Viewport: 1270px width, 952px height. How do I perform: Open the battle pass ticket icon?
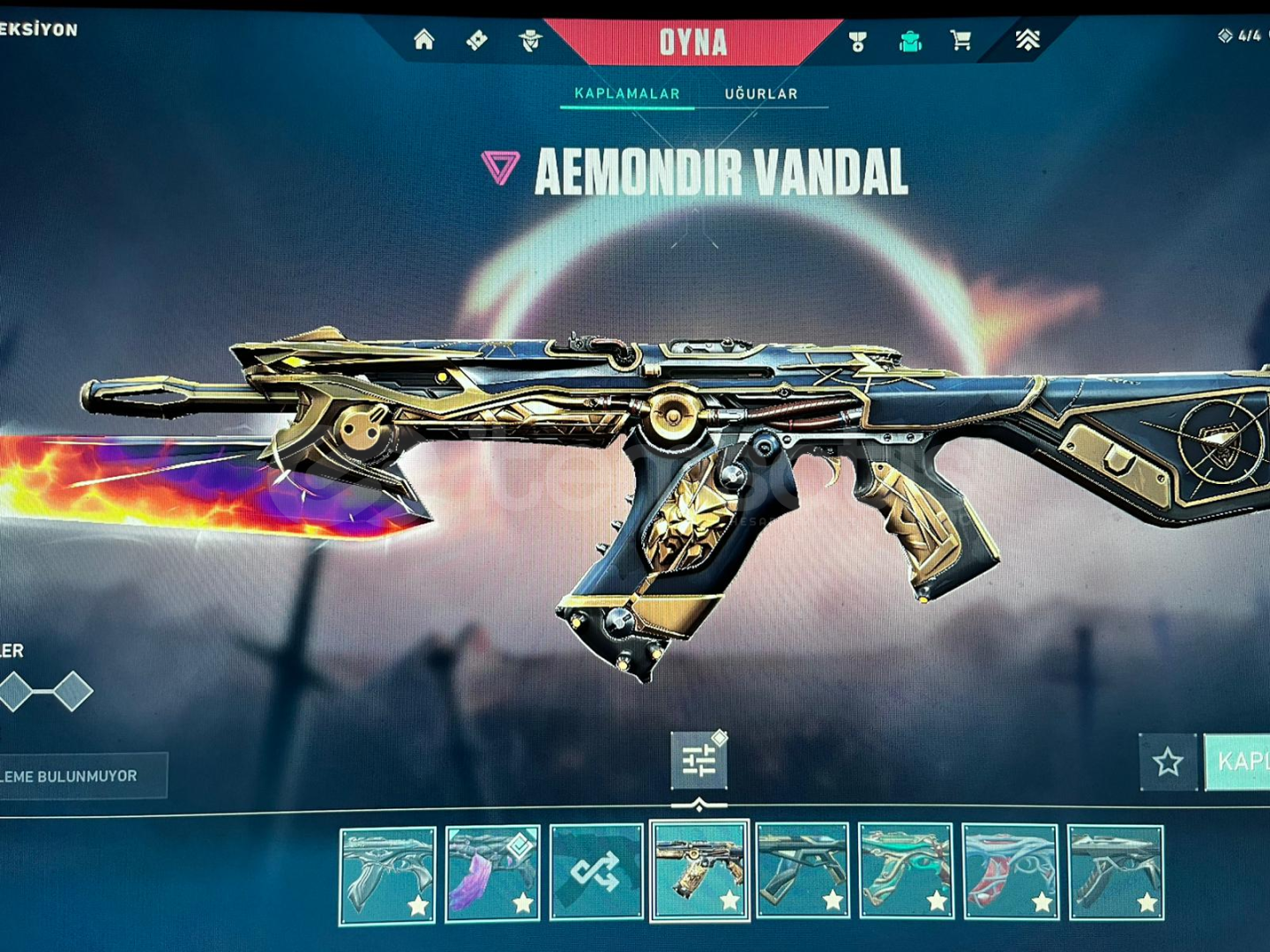pos(477,40)
